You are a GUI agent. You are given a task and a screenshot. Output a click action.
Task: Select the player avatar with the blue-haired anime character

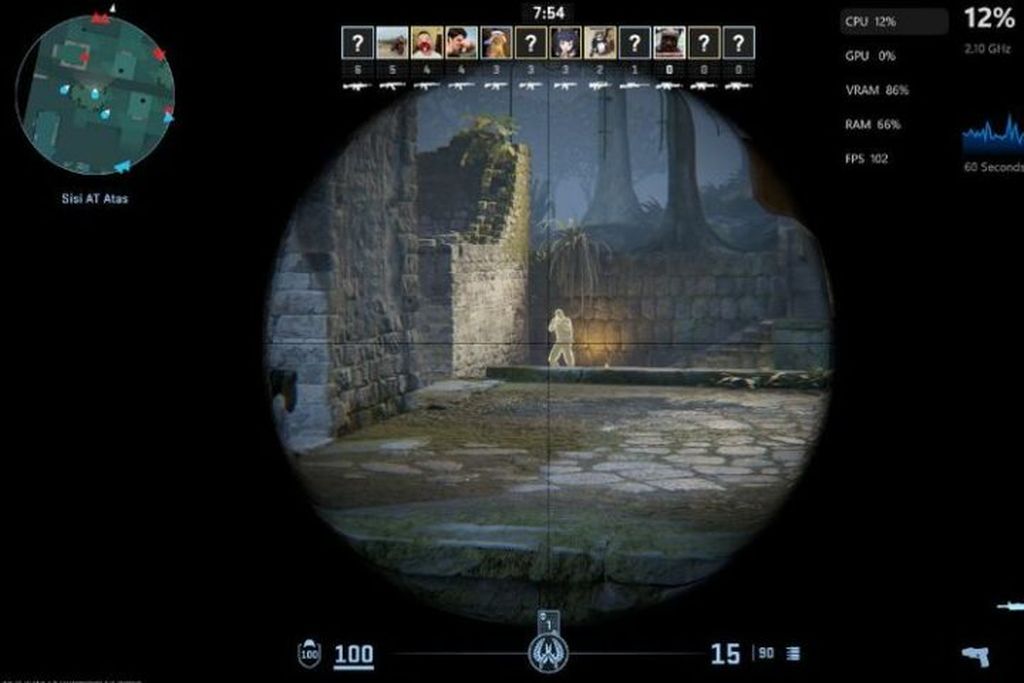(565, 42)
